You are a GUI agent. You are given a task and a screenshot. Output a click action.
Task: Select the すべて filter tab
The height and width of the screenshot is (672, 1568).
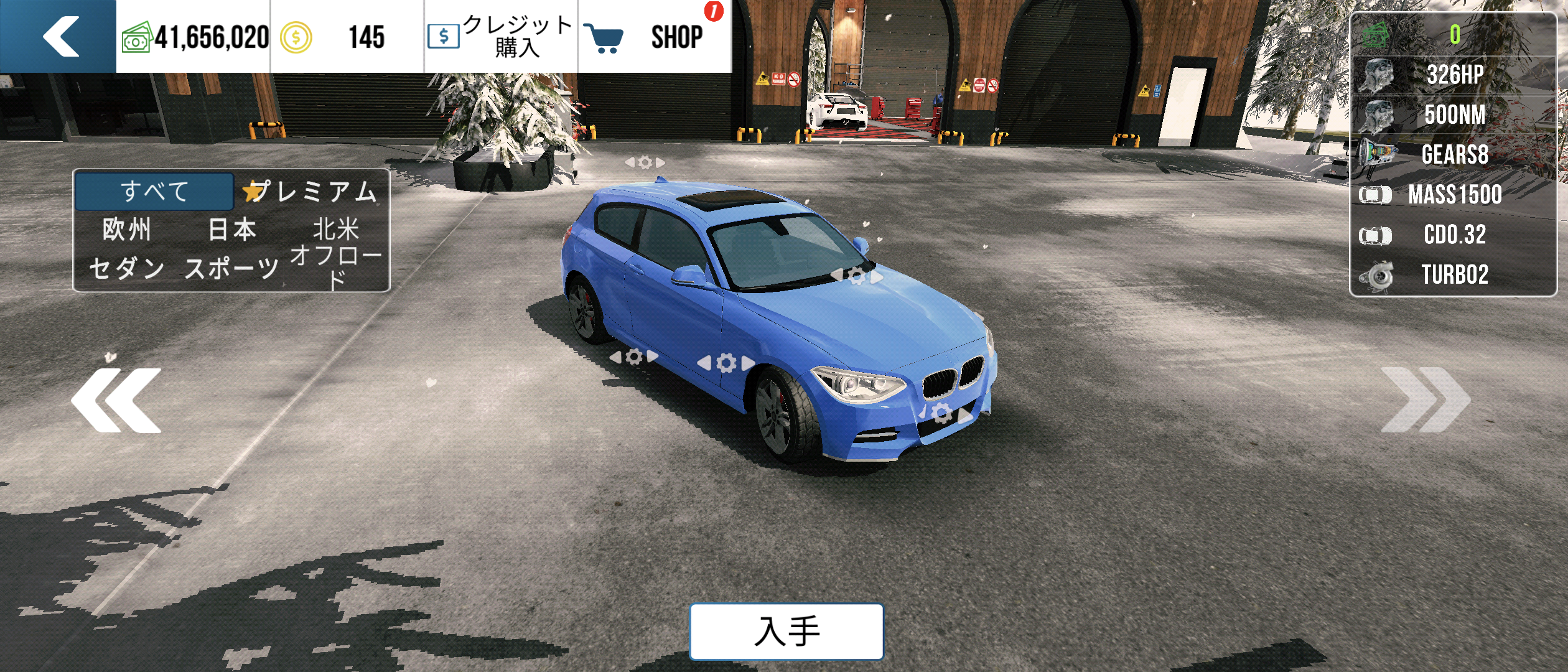tap(154, 191)
